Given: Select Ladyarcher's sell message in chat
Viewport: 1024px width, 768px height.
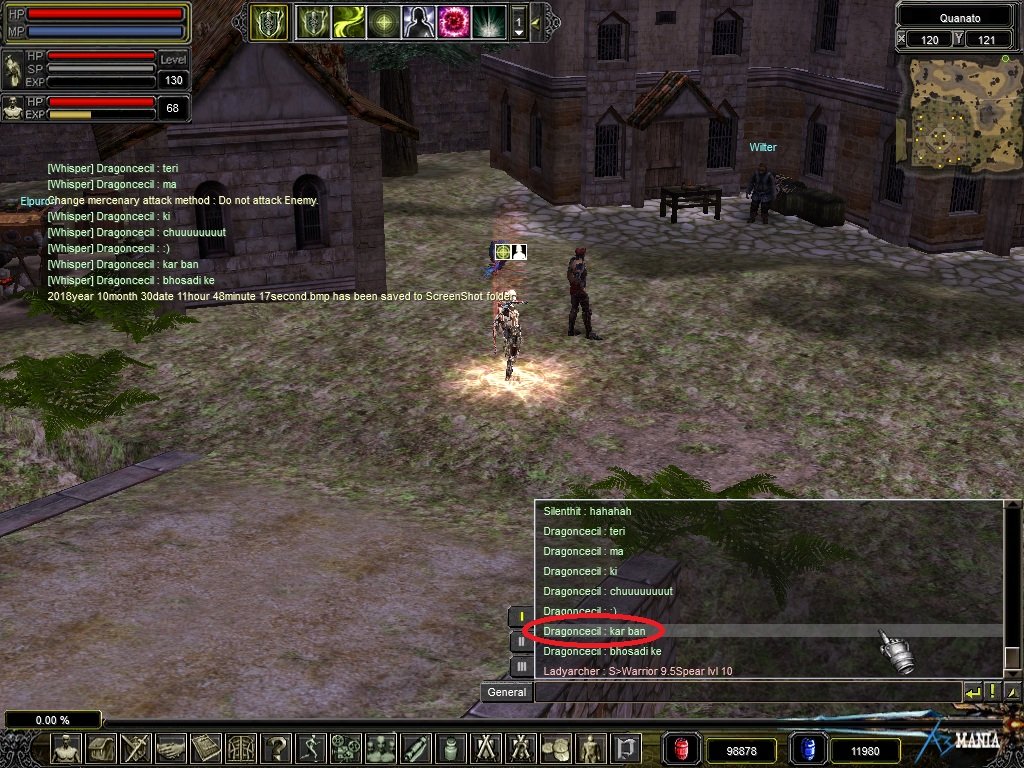Looking at the screenshot, I should pyautogui.click(x=637, y=671).
